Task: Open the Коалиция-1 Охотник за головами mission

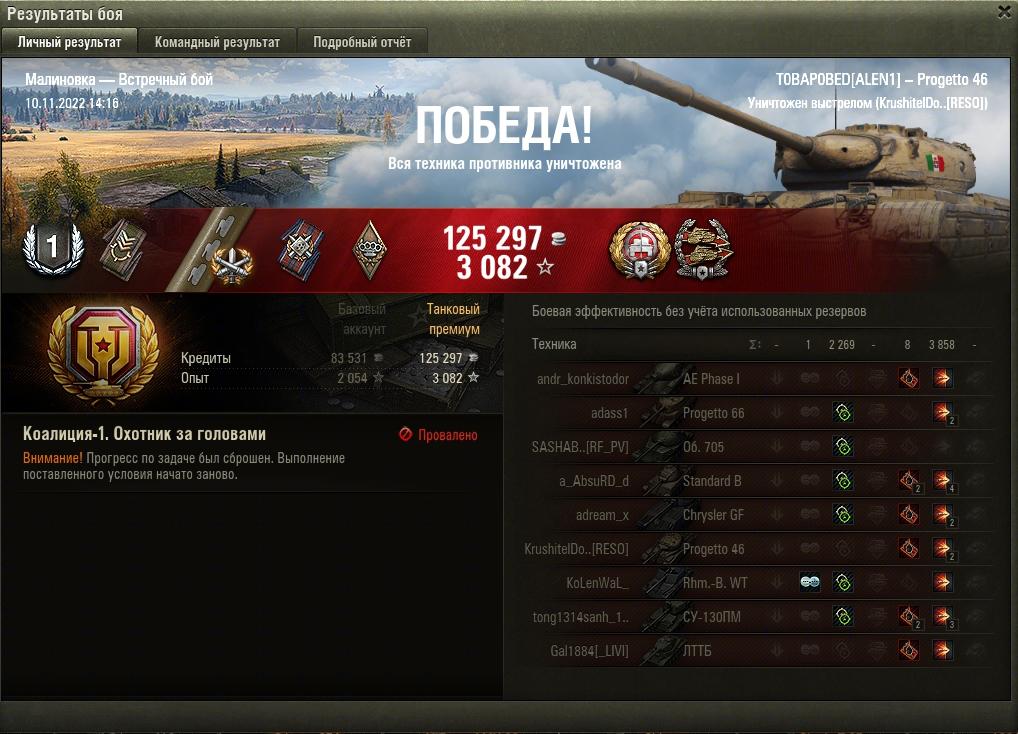Action: [x=144, y=435]
